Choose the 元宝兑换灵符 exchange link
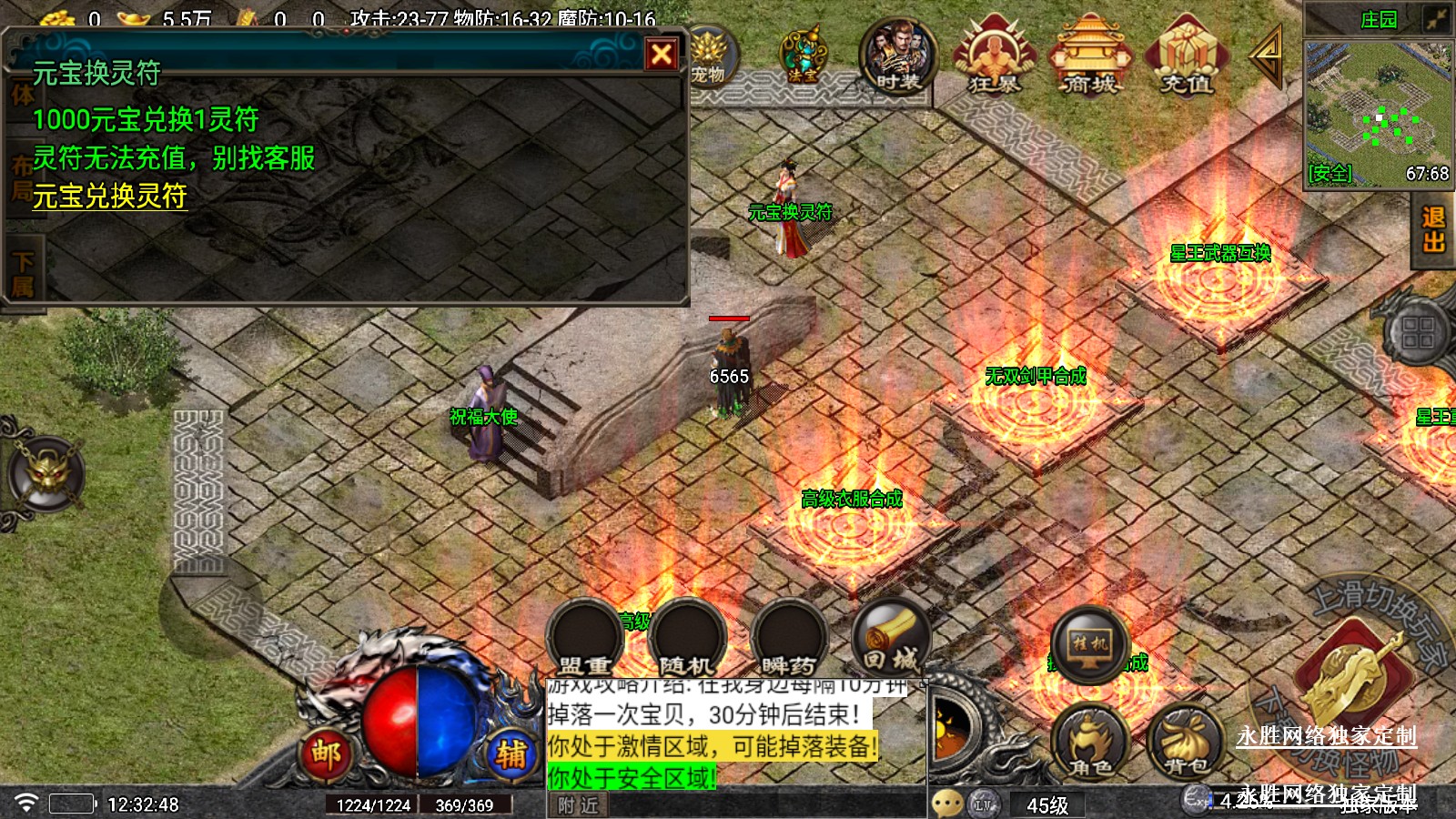 click(x=110, y=197)
